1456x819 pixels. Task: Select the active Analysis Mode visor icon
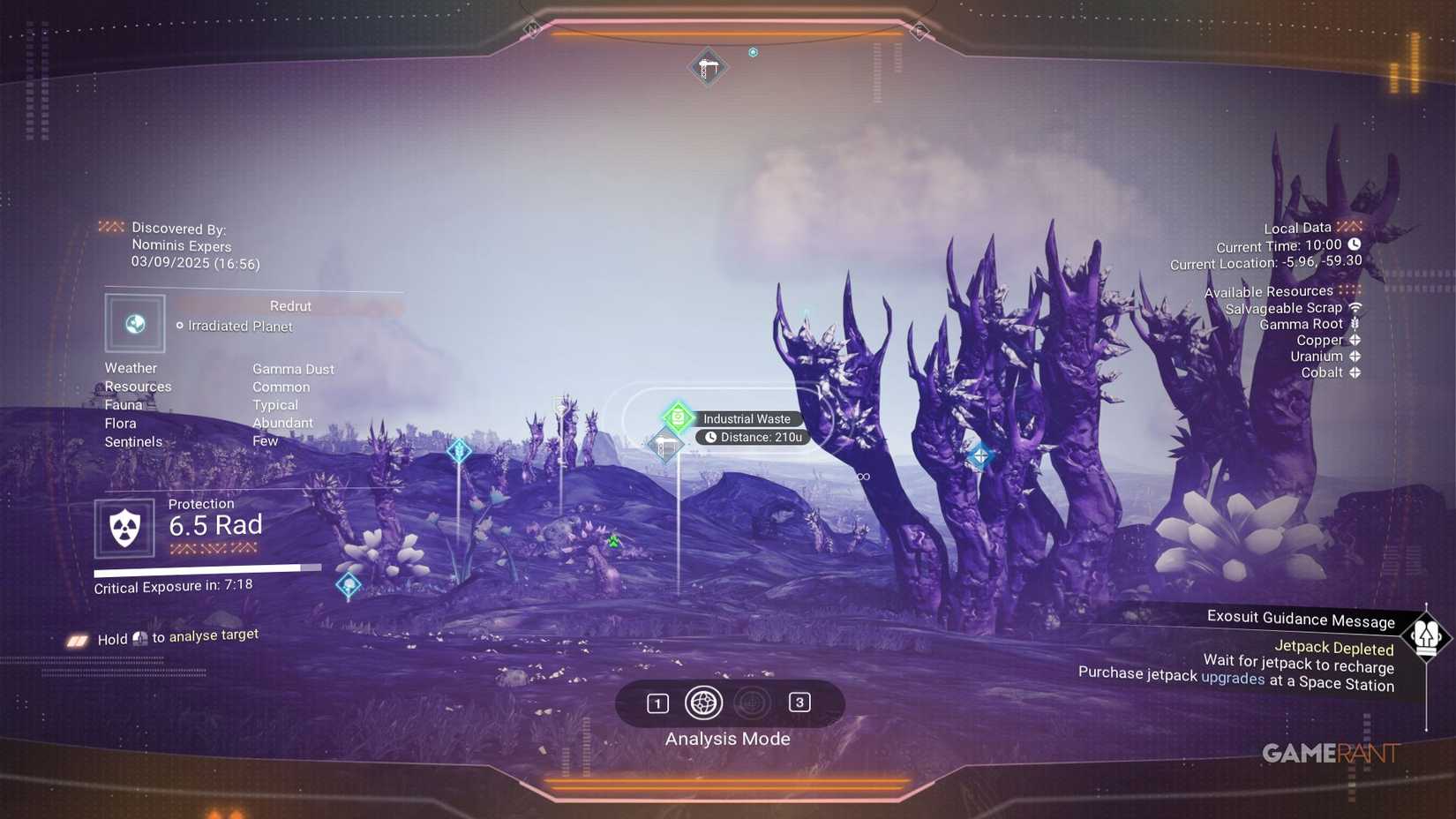(x=703, y=703)
